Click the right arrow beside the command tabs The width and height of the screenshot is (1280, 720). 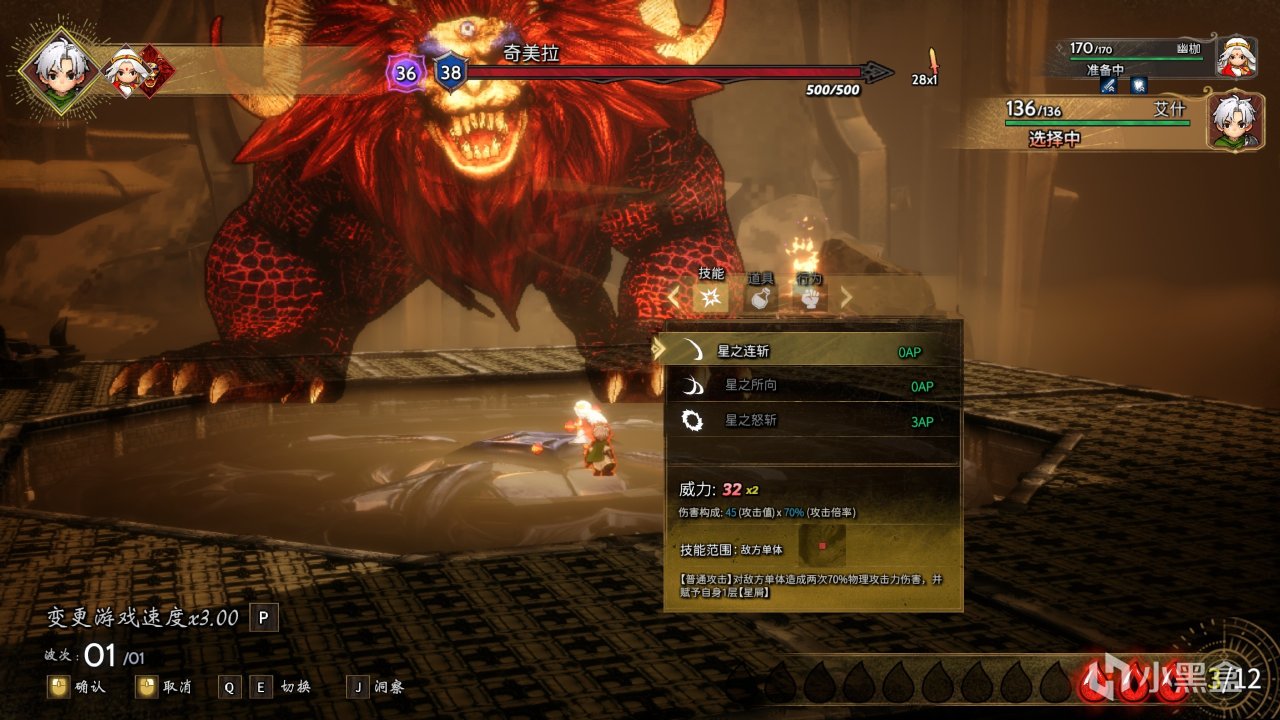pyautogui.click(x=847, y=296)
